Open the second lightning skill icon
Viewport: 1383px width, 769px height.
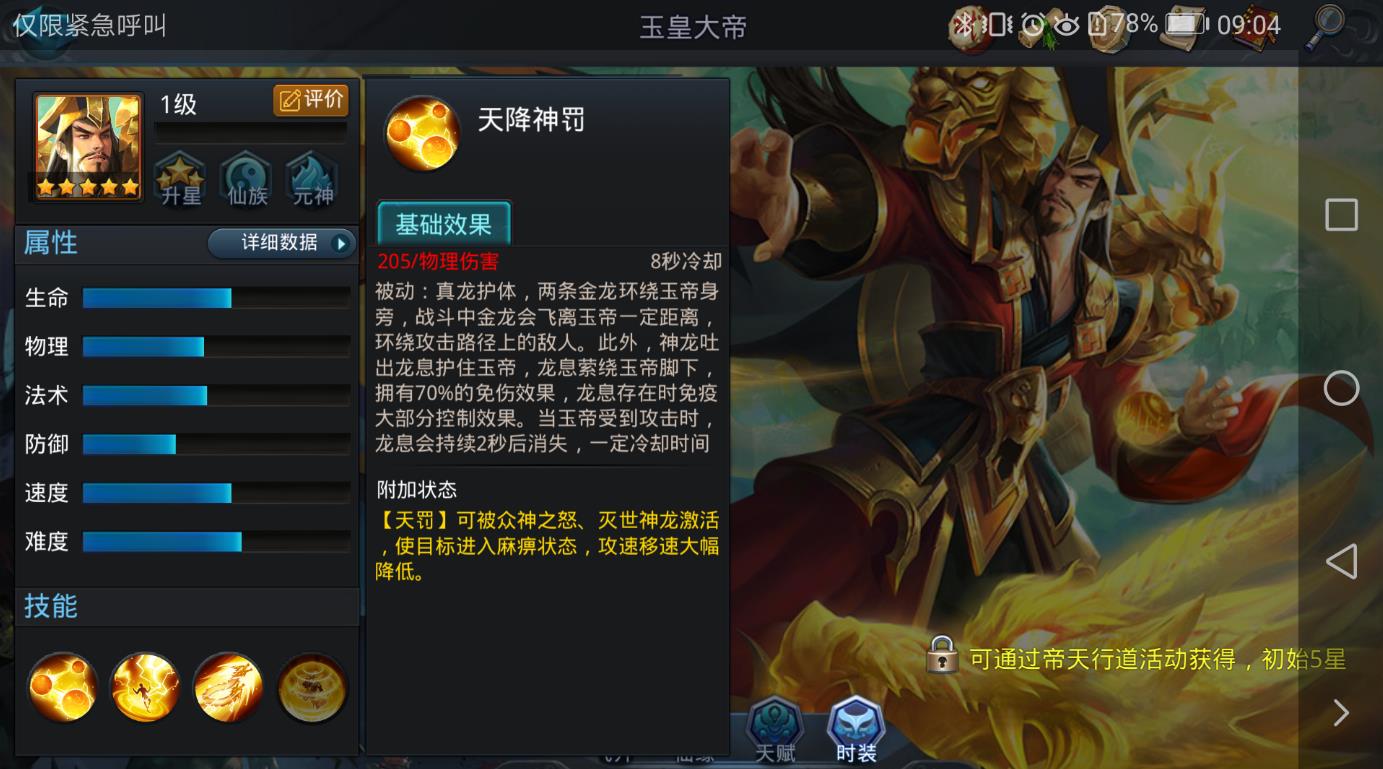(x=145, y=686)
